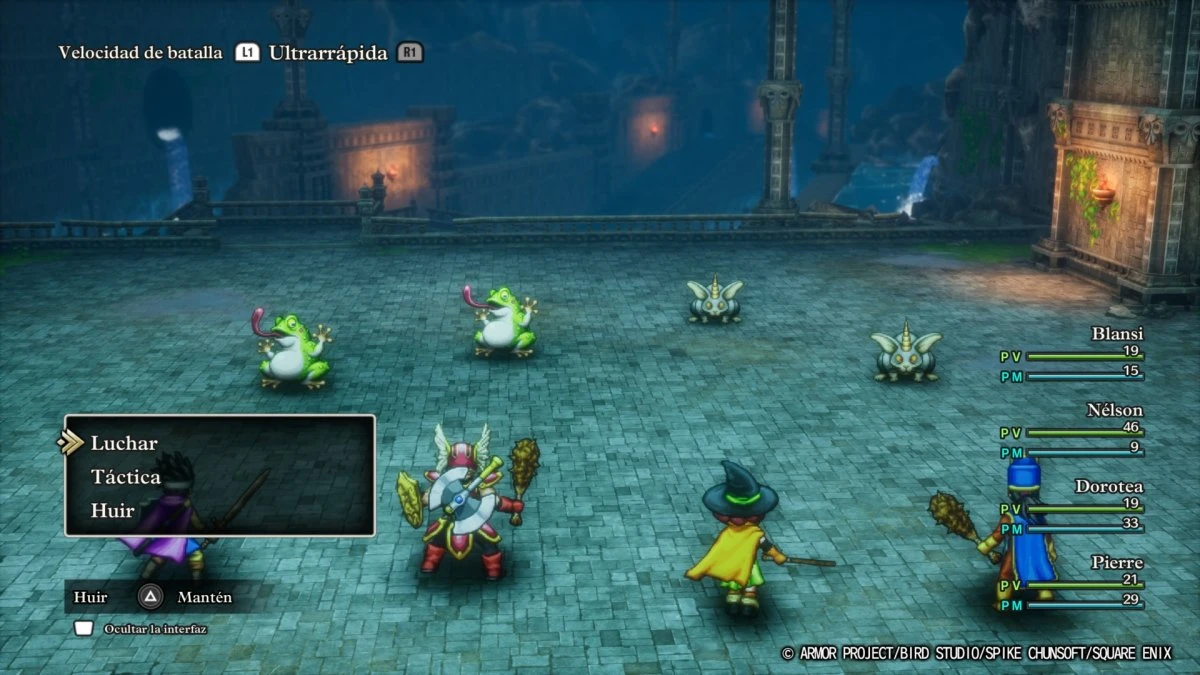Change the Ultrarrápida battle speed setting
This screenshot has height=675, width=1200.
pos(327,53)
